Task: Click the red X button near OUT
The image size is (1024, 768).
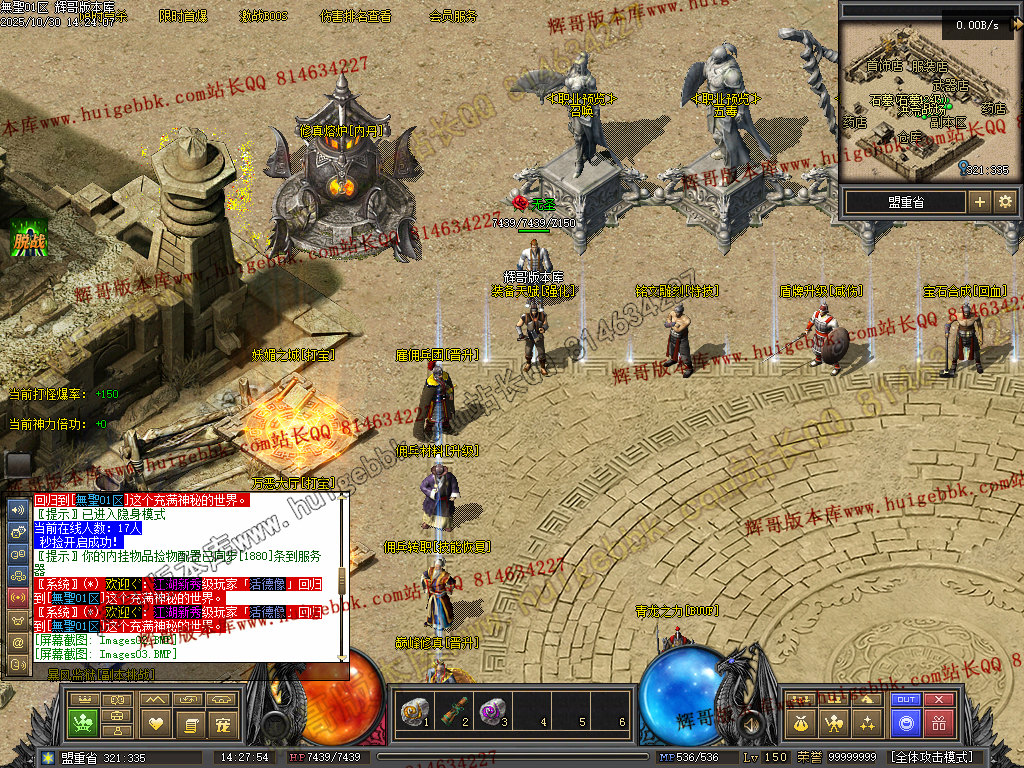Action: pyautogui.click(x=938, y=699)
